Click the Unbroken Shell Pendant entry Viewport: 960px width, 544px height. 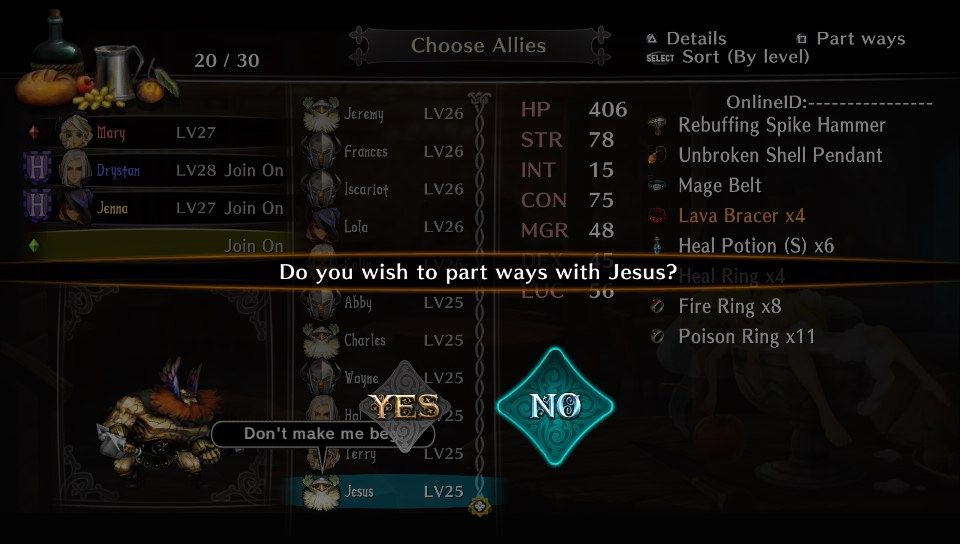[x=780, y=155]
